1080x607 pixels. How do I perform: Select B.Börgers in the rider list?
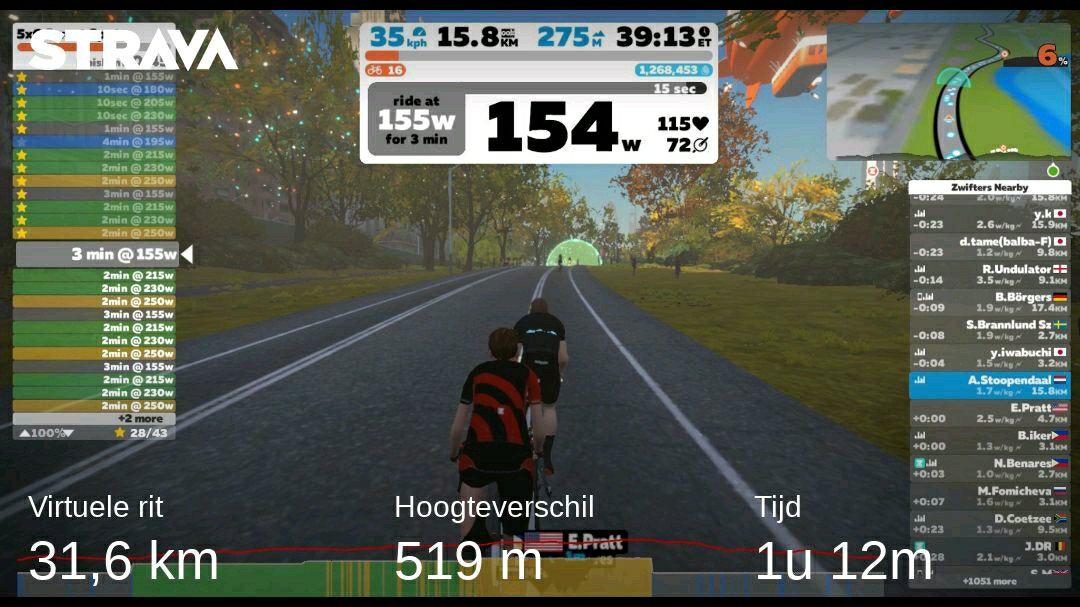989,302
